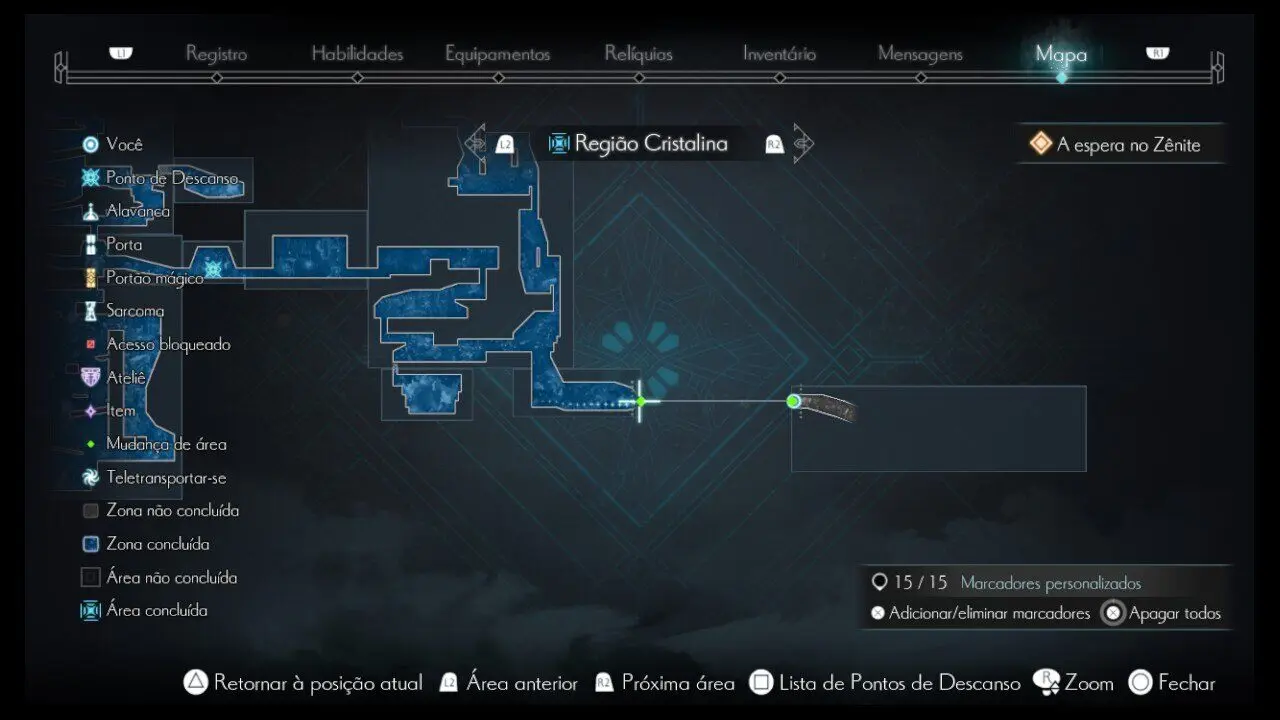Select the Equipamentos tab
1280x720 pixels.
coord(497,54)
